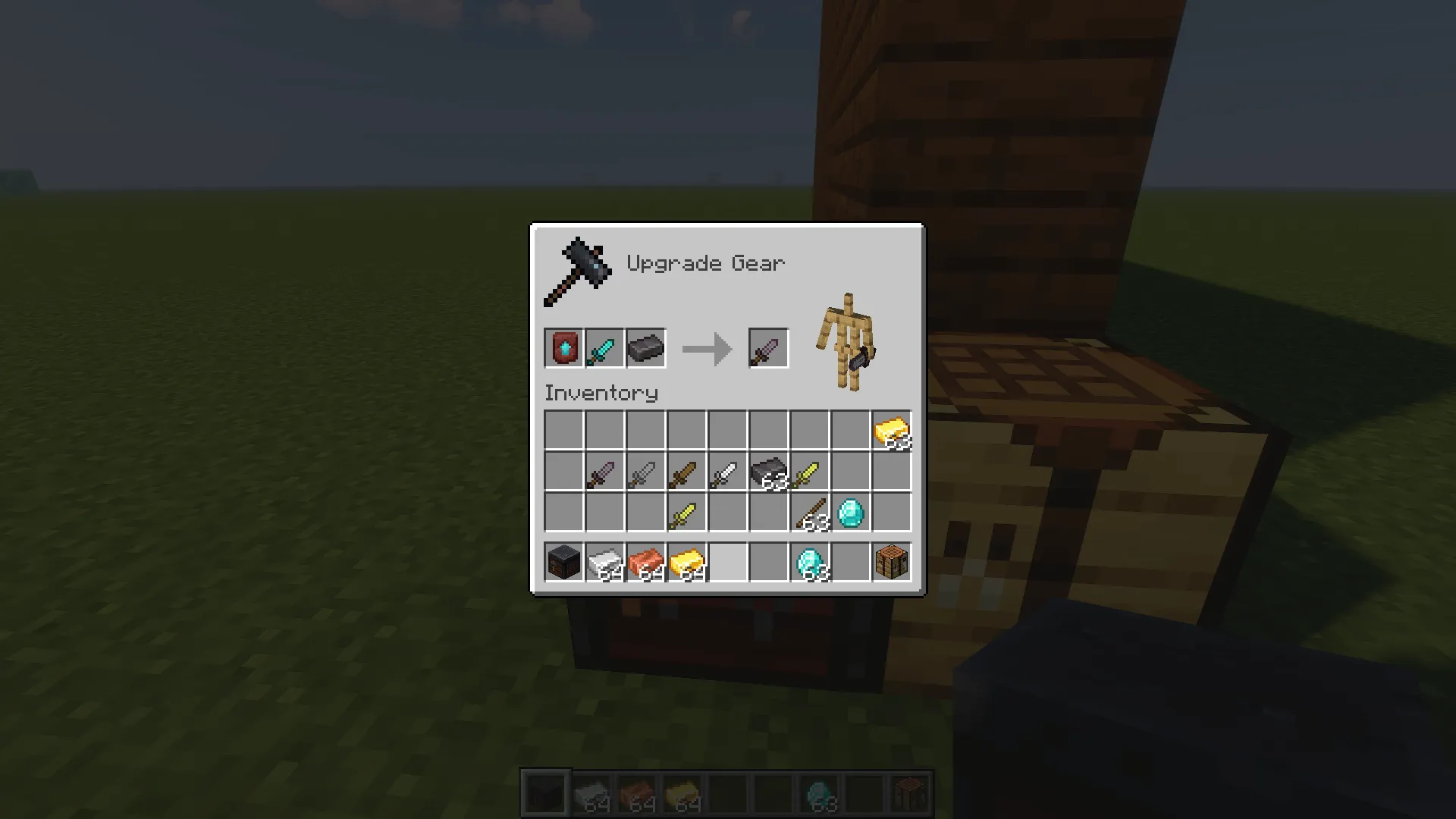Select the stack of 63 diamonds in the hotbar

(x=809, y=561)
